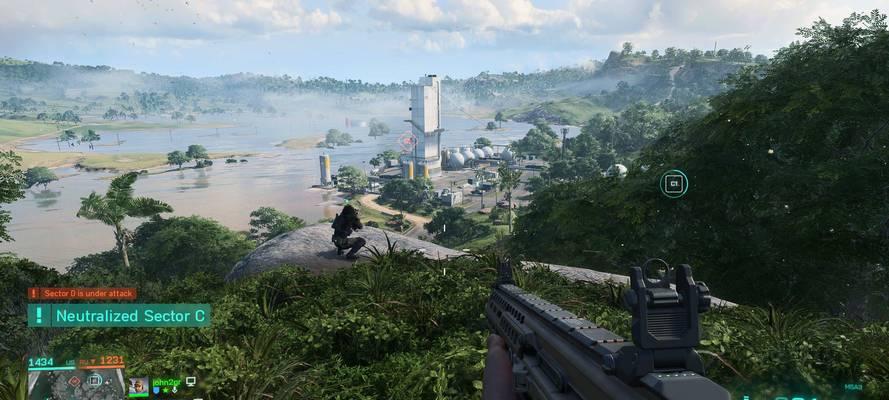
Task: Select the C1 objective marker
Action: coord(674,183)
